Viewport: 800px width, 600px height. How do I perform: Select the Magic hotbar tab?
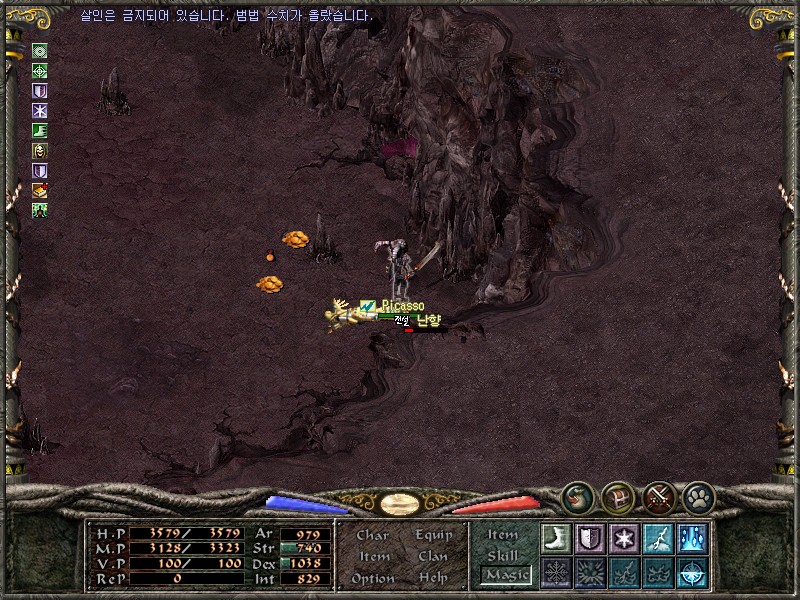[504, 575]
